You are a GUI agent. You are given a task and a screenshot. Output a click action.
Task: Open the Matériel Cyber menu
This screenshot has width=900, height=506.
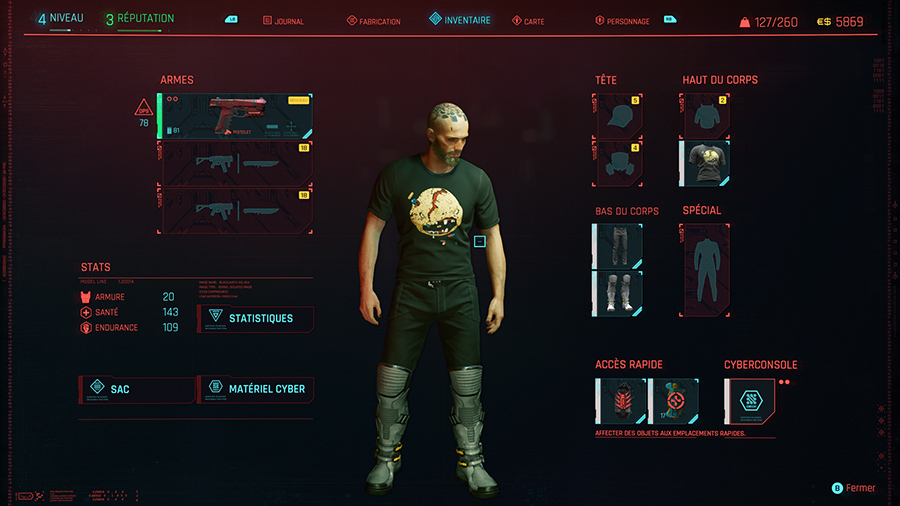pyautogui.click(x=256, y=388)
